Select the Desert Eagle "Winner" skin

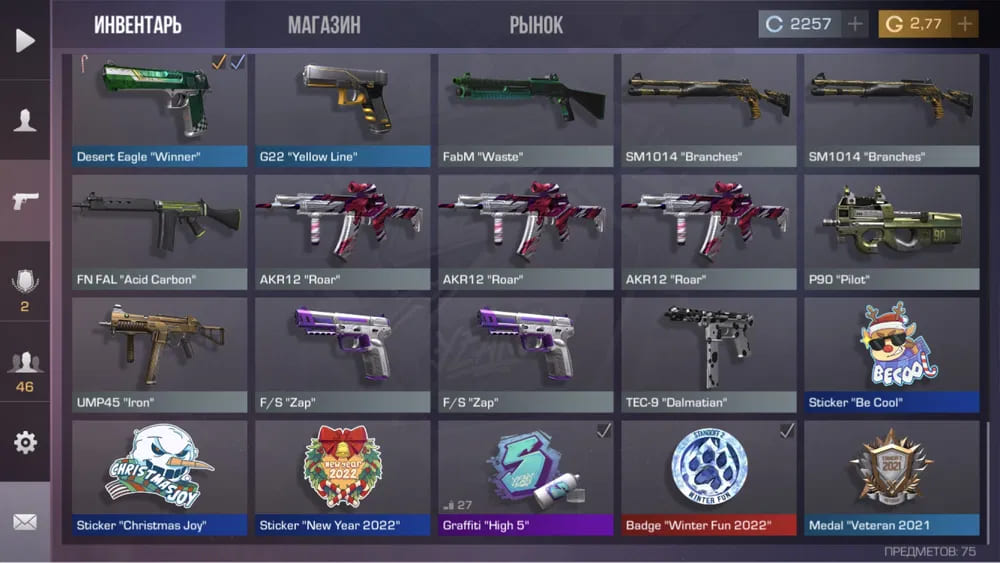coord(160,110)
